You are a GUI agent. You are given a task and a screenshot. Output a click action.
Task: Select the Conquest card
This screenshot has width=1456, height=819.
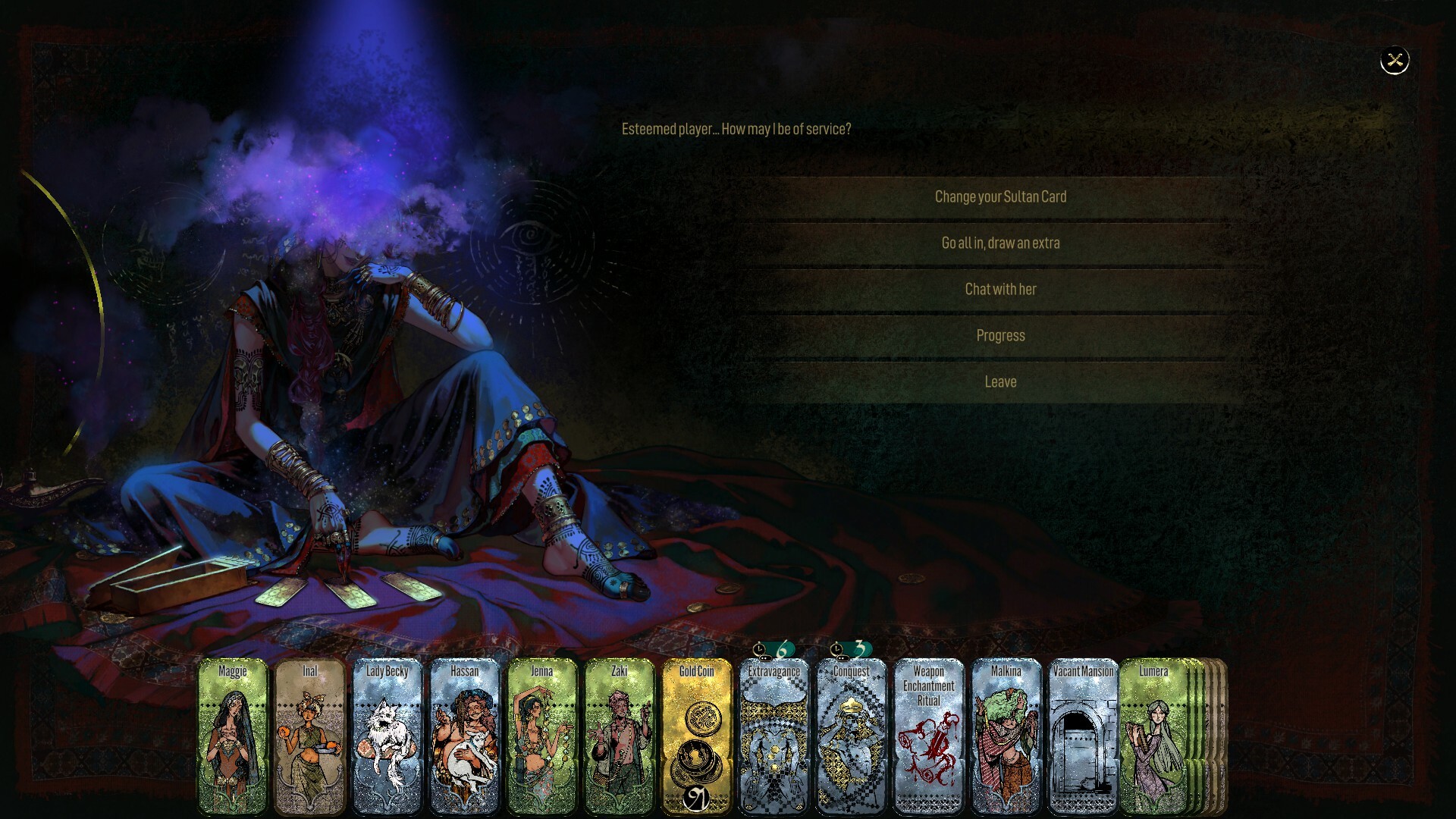(852, 736)
